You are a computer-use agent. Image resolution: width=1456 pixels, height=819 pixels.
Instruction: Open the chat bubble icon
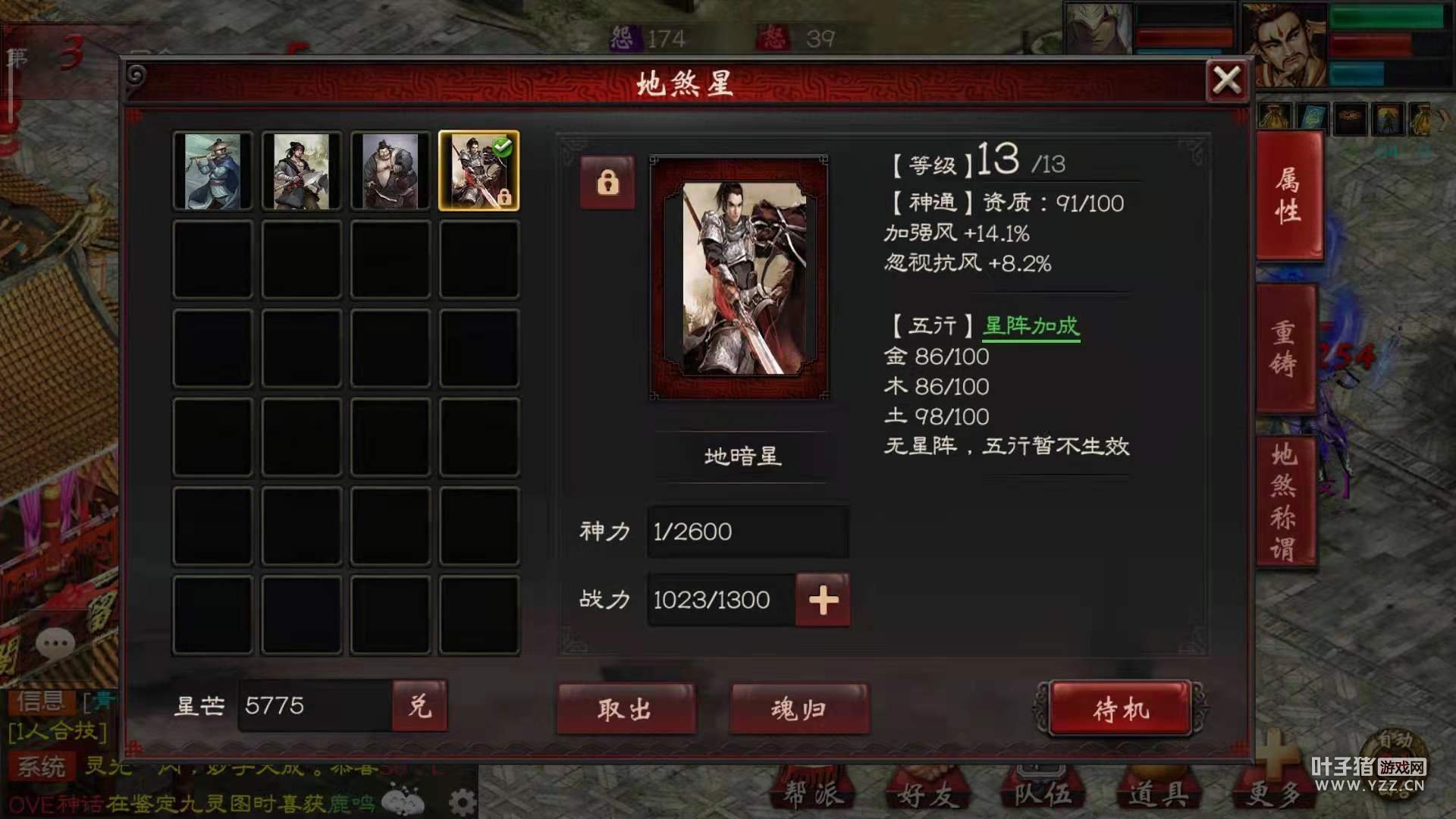coord(55,644)
